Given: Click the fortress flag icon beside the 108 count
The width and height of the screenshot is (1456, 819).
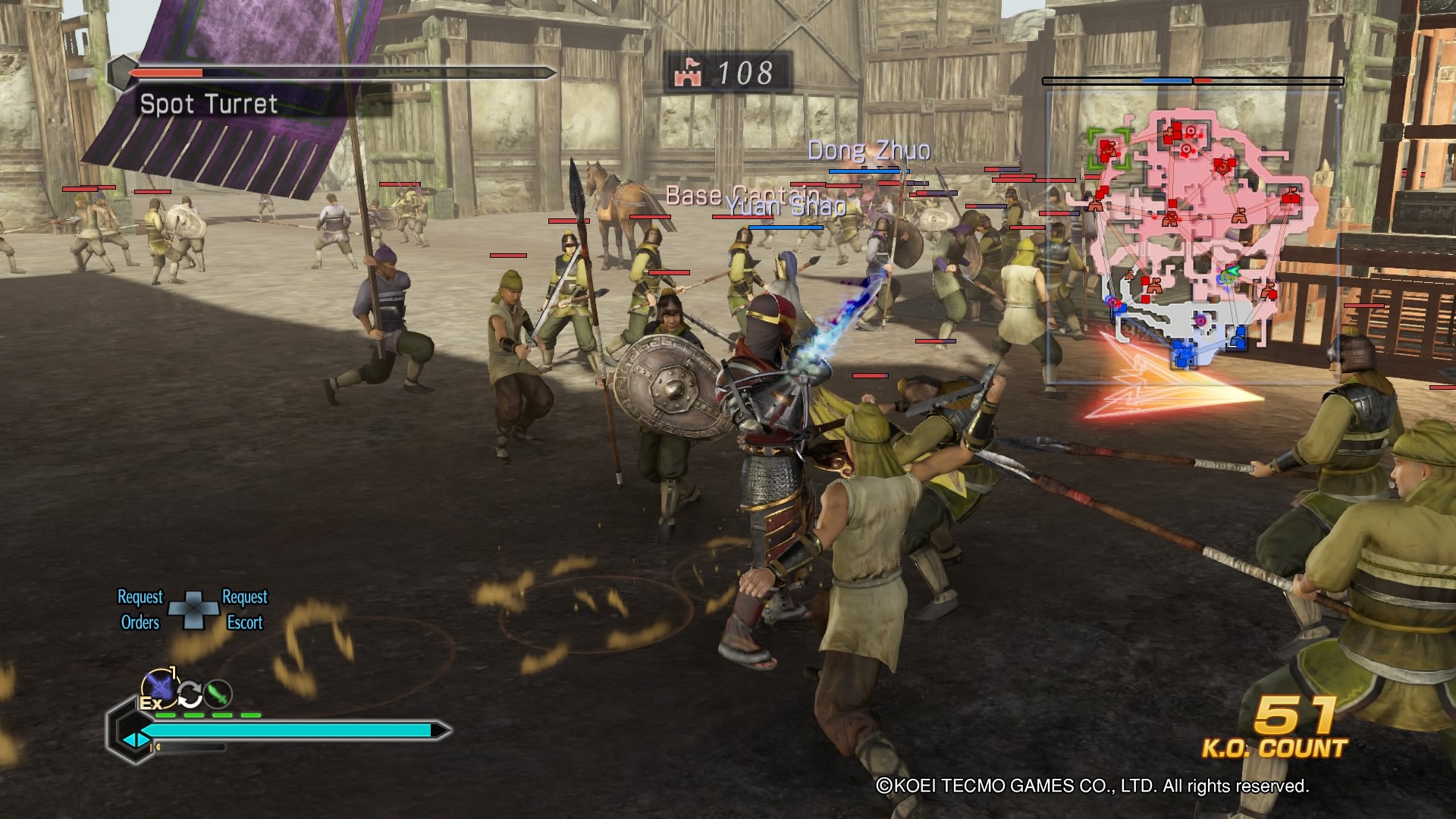Looking at the screenshot, I should [x=689, y=74].
